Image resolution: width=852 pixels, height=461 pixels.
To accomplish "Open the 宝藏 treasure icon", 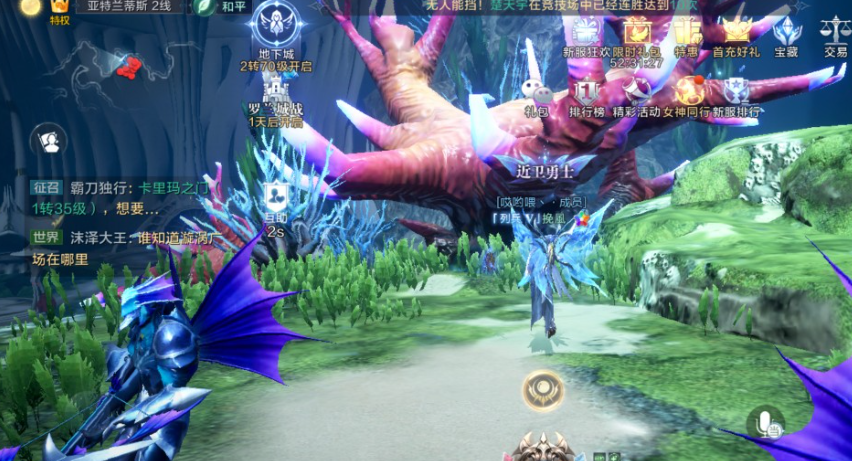I will click(787, 34).
